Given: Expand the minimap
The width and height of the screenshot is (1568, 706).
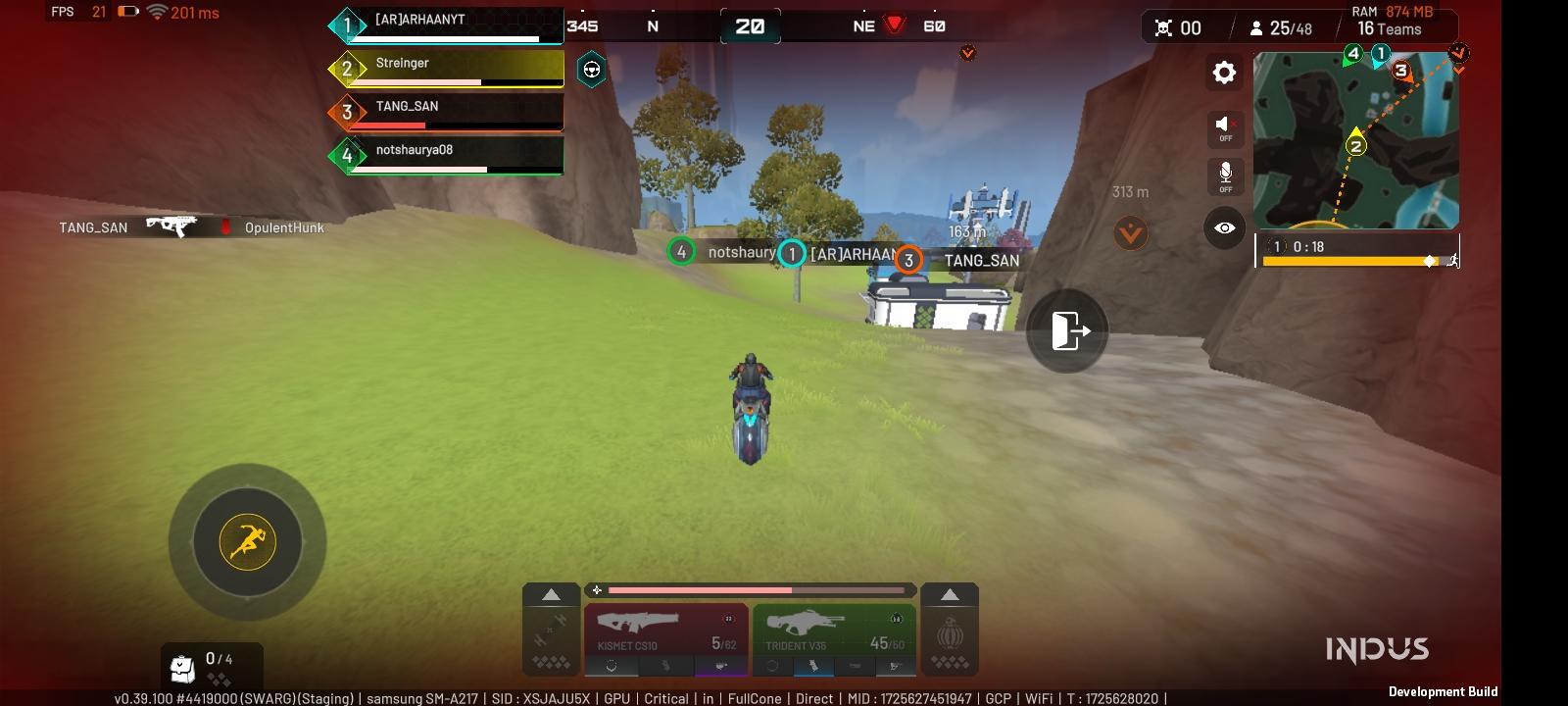Looking at the screenshot, I should coord(1356,140).
